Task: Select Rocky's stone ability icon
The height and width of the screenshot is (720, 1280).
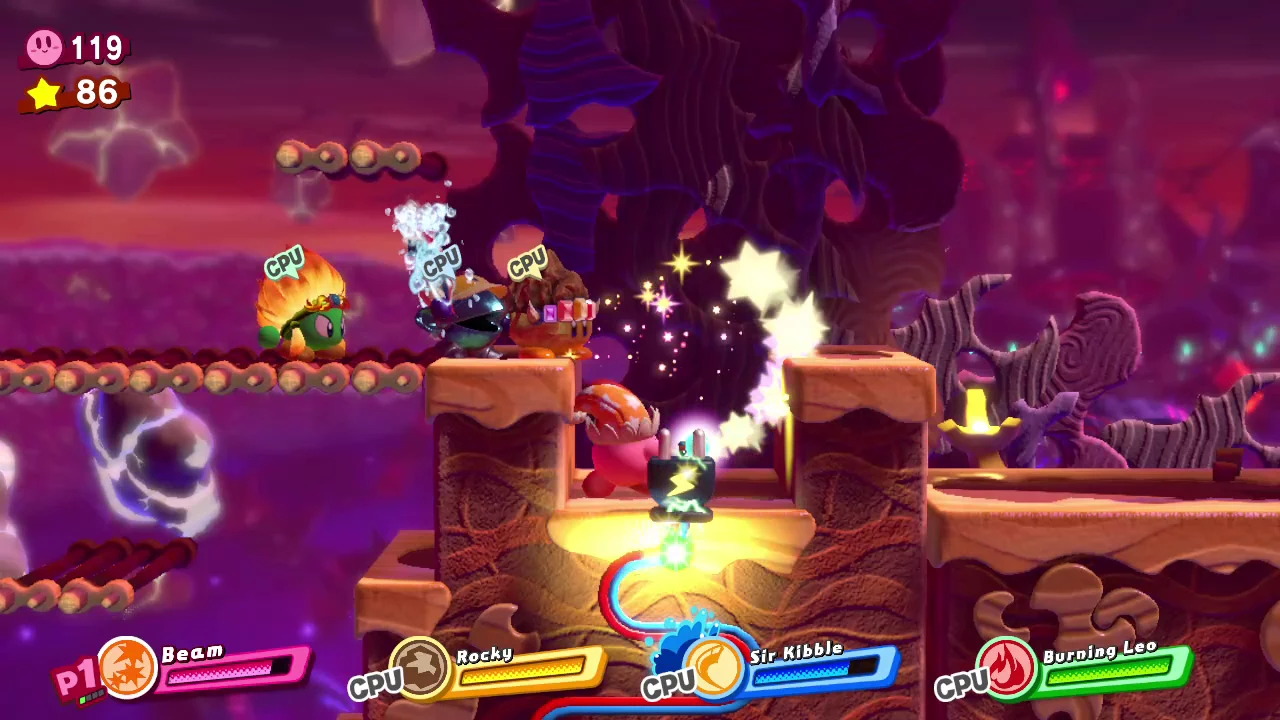Action: pyautogui.click(x=419, y=666)
